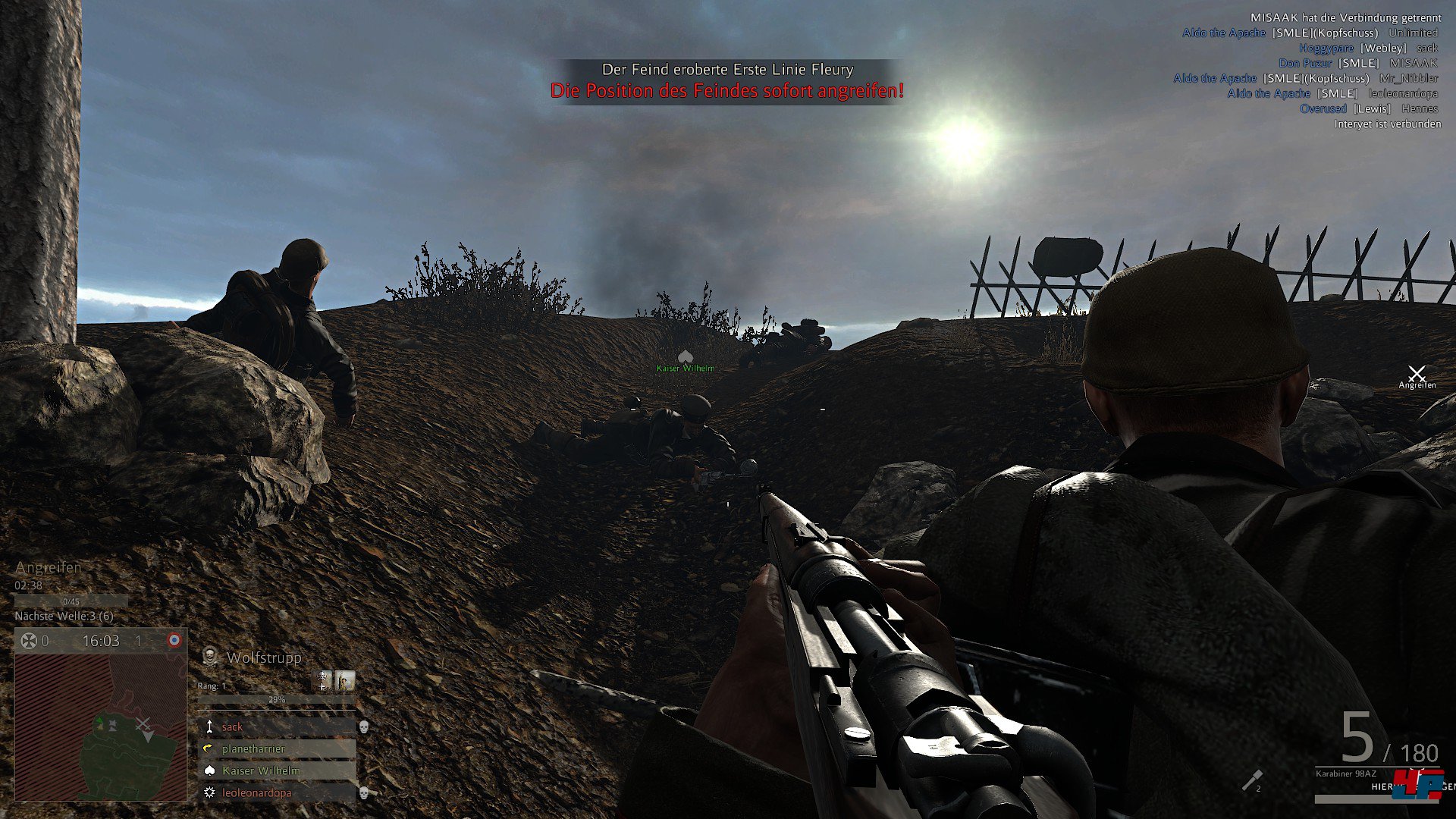The width and height of the screenshot is (1456, 819).
Task: Click the soldier portrait squad perk icon
Action: (345, 680)
